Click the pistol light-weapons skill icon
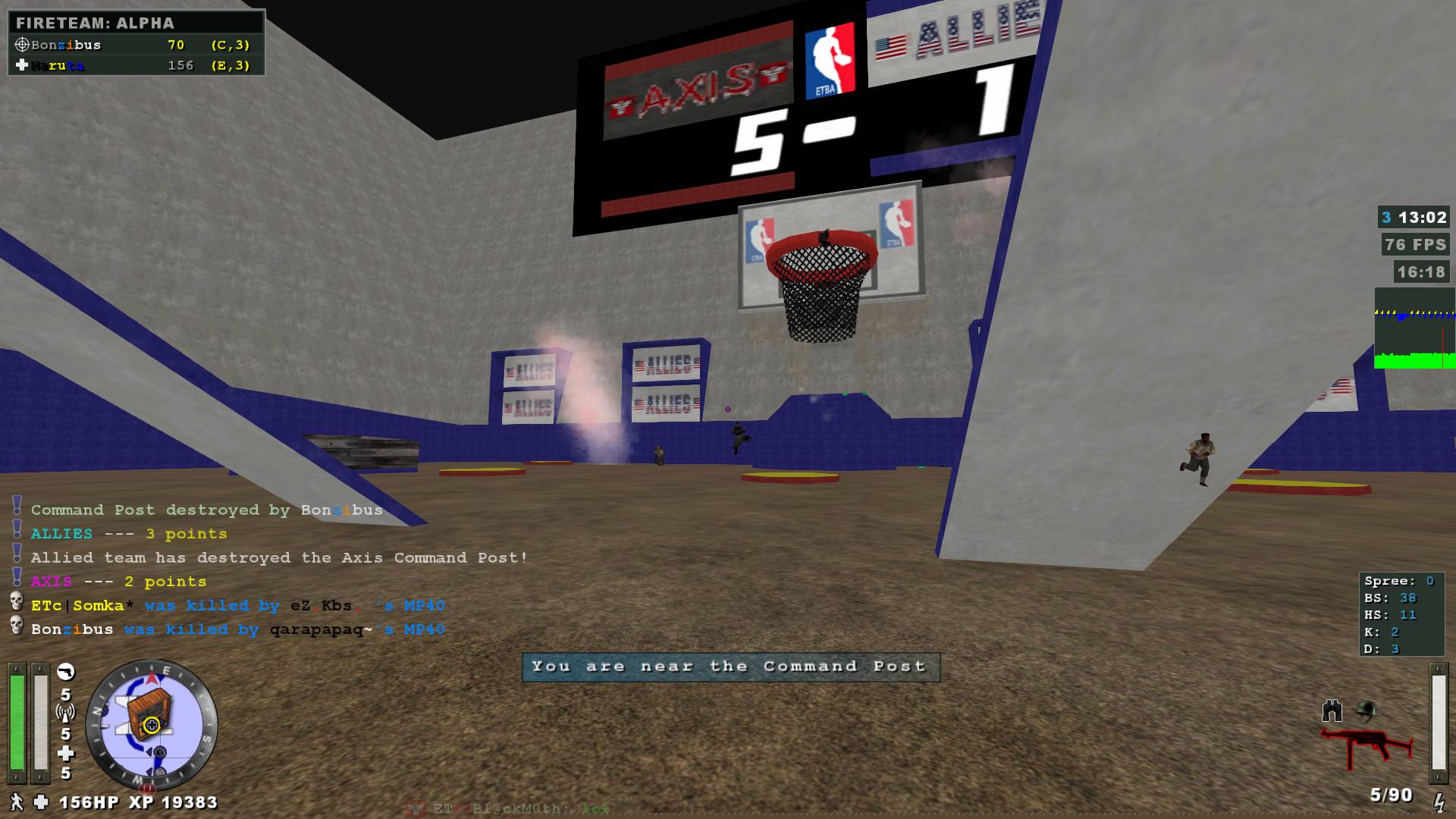 tap(66, 672)
